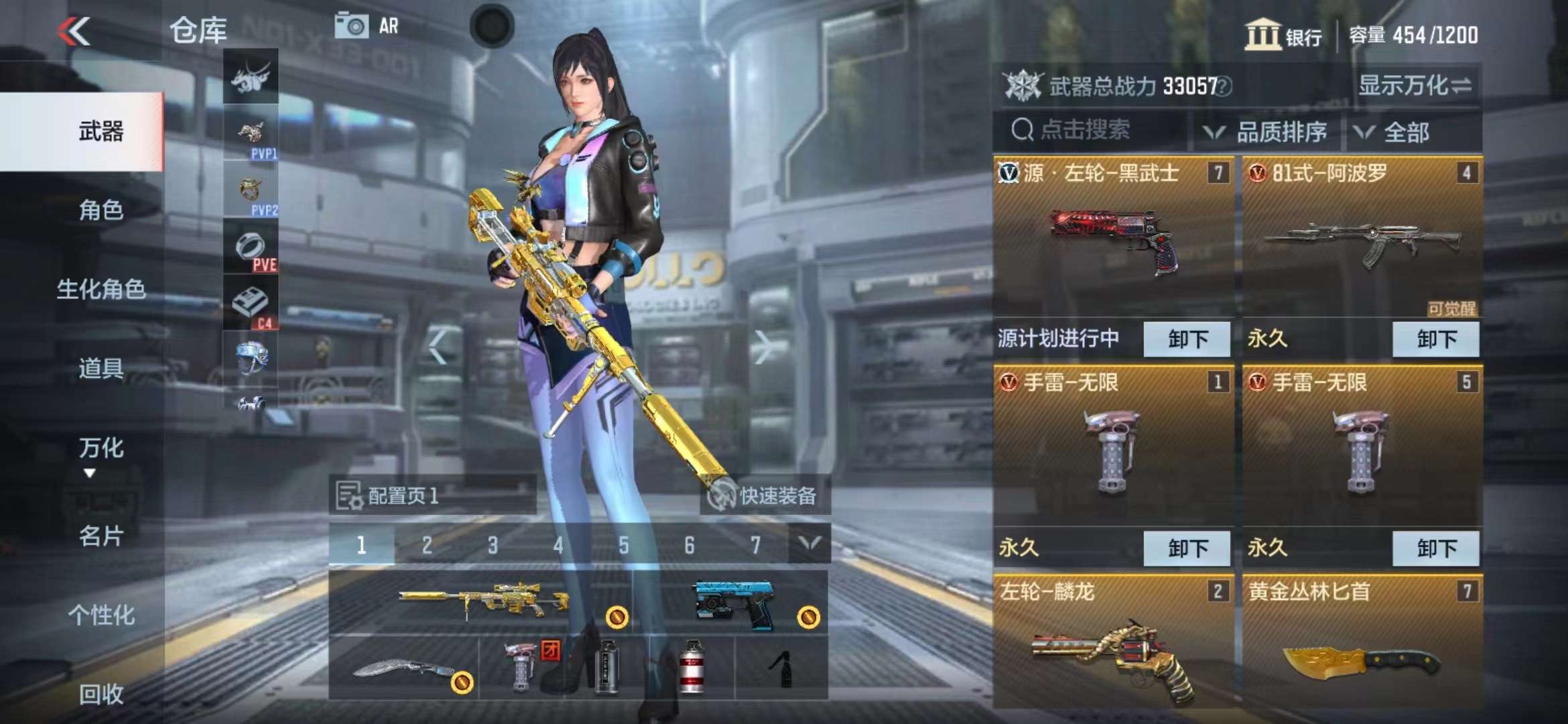This screenshot has width=1568, height=724.
Task: Open the 名片 name card tab
Action: click(101, 536)
